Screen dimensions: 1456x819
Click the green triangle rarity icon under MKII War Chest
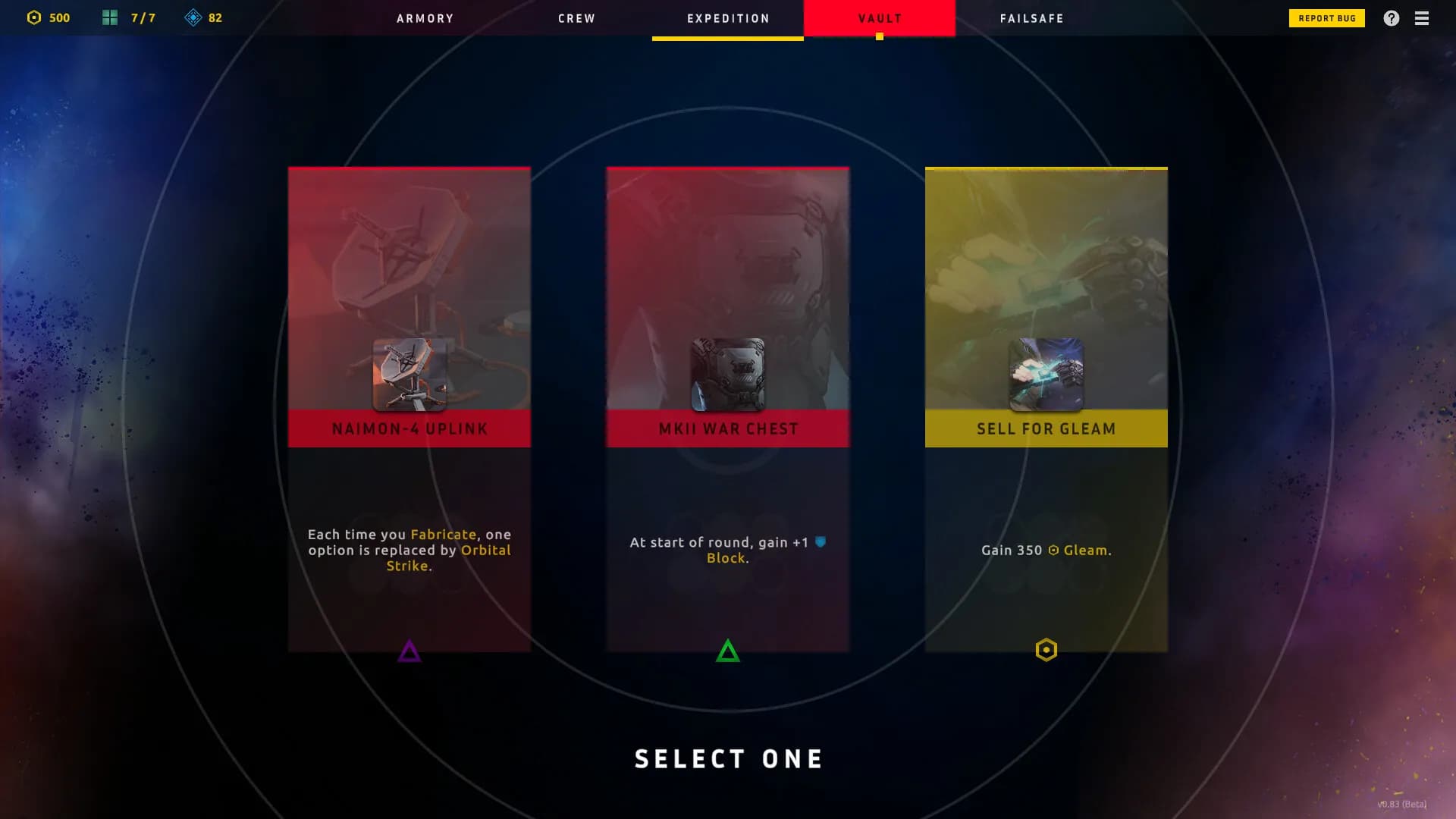pyautogui.click(x=727, y=650)
